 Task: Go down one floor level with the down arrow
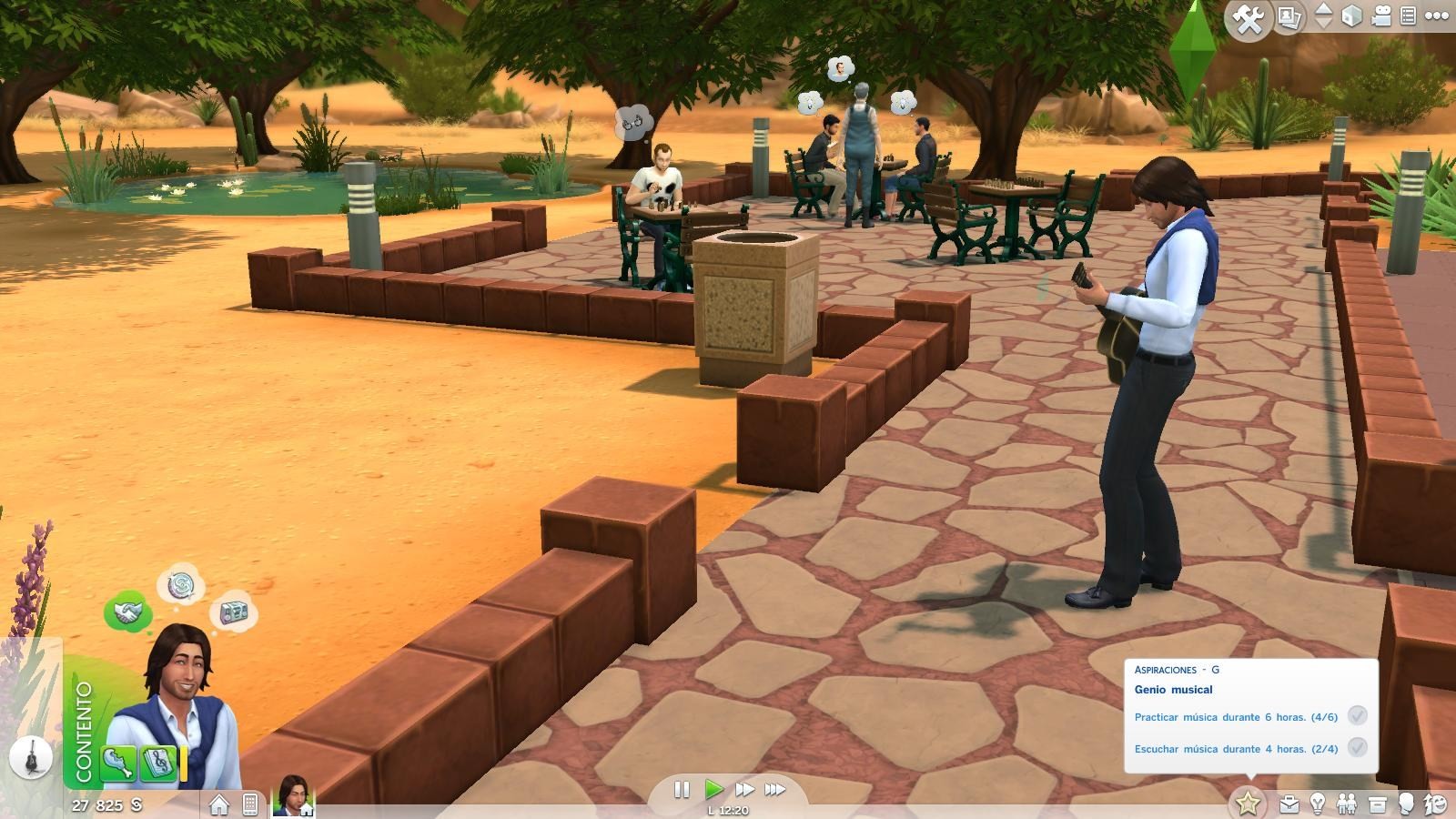tap(1326, 22)
